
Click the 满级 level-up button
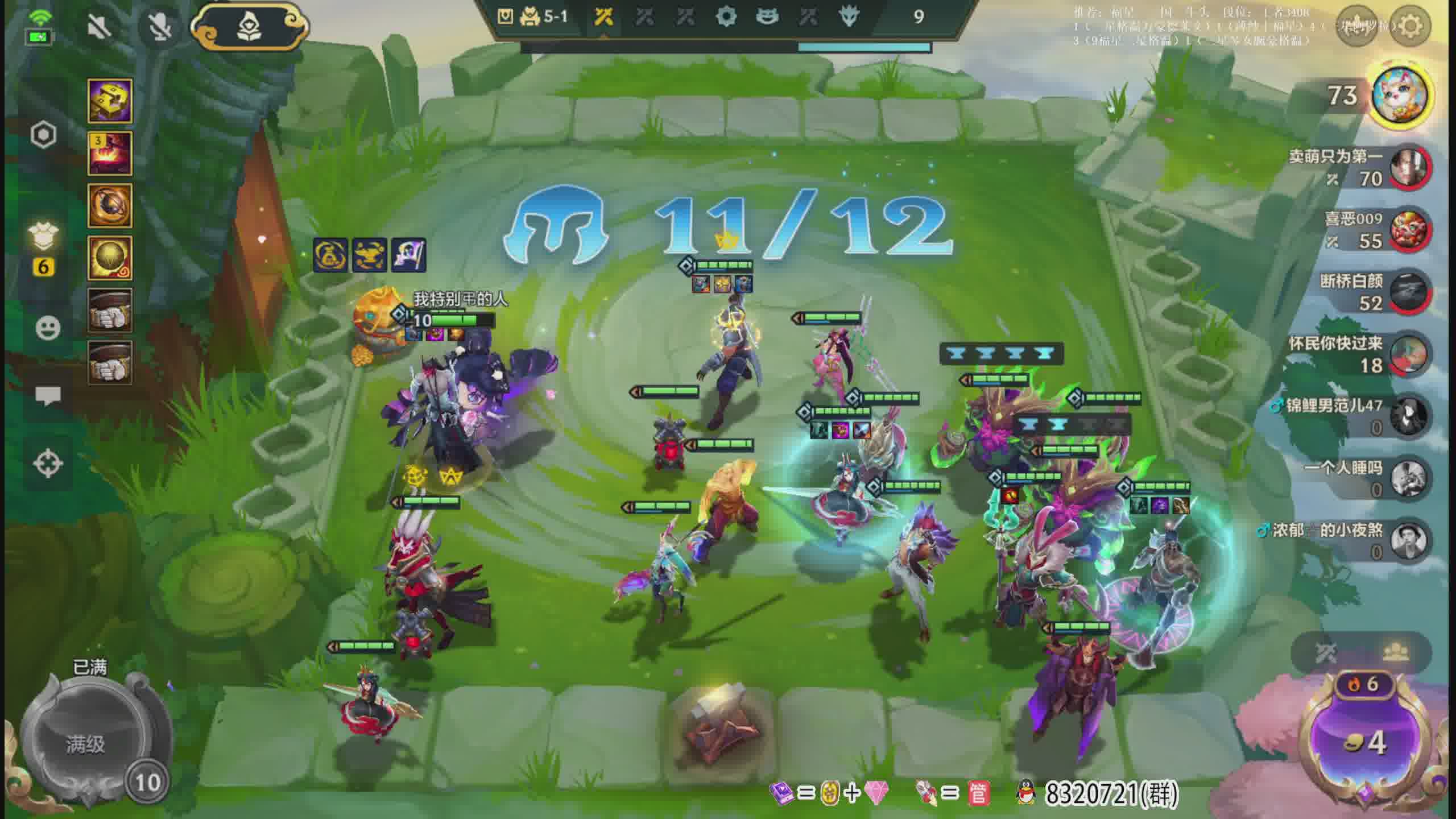[85, 743]
